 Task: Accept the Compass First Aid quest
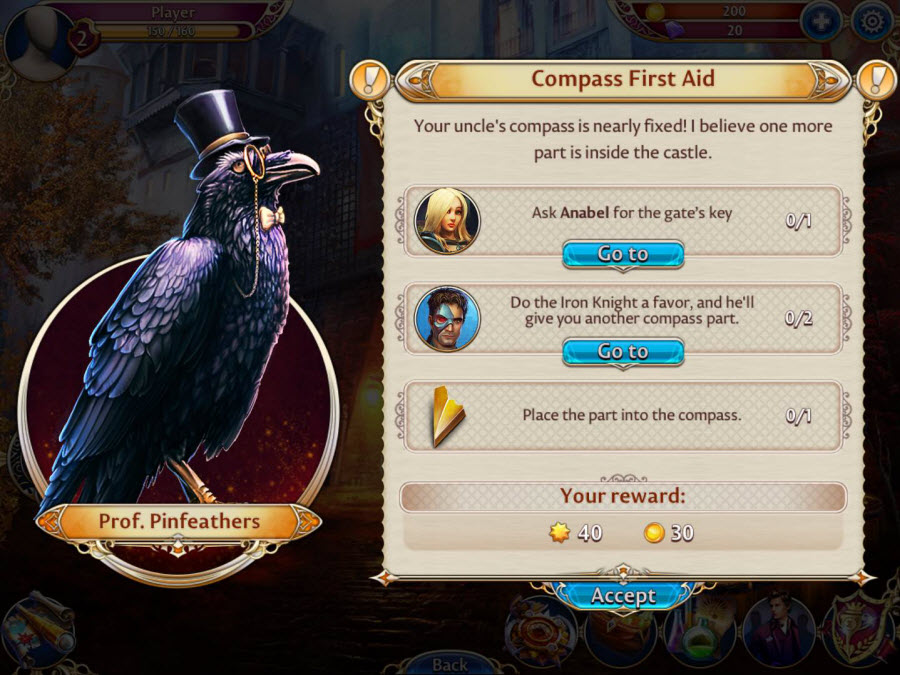tap(623, 596)
